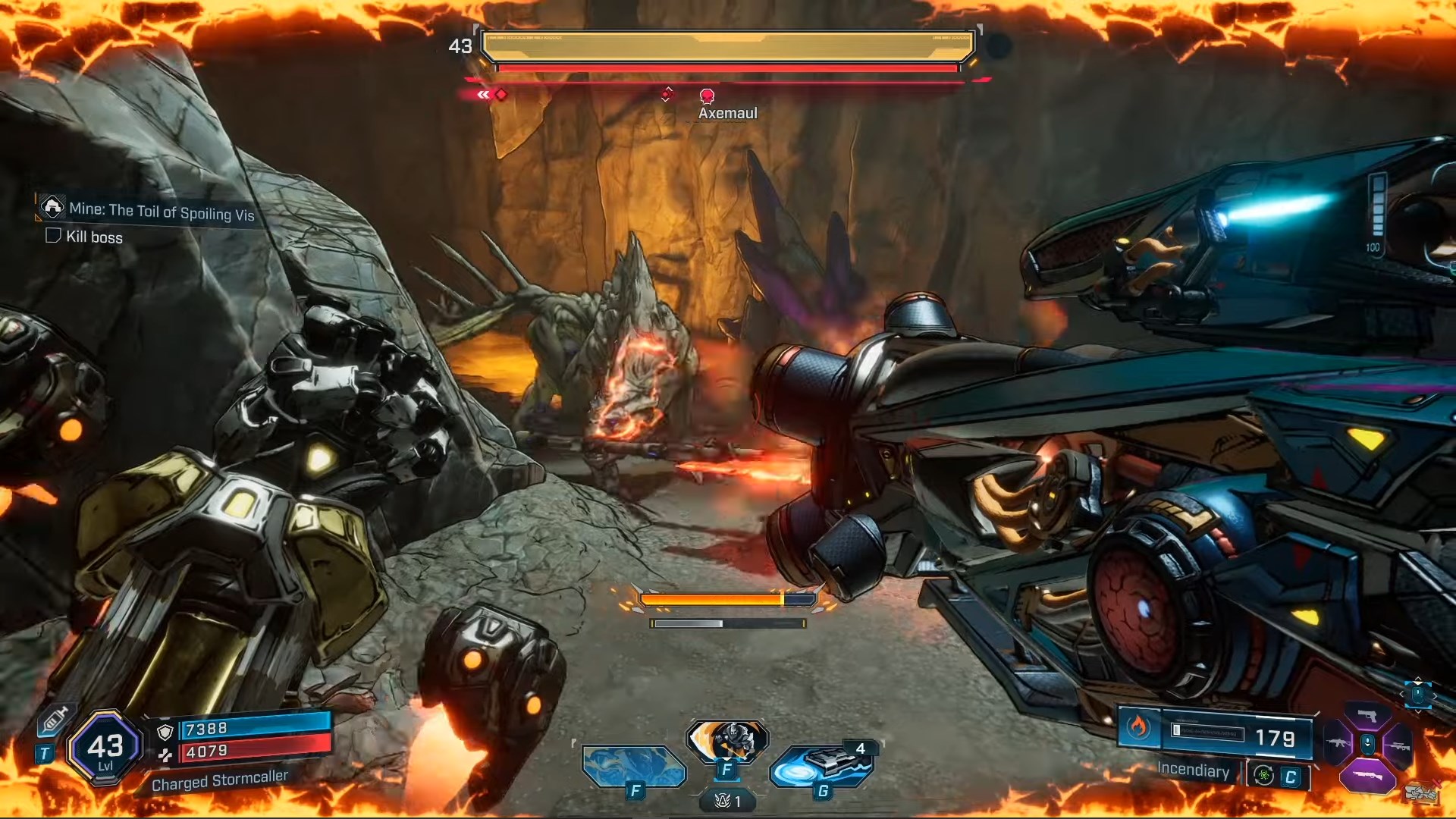Click the shield icon beside 7388
The height and width of the screenshot is (819, 1456).
coord(165,733)
